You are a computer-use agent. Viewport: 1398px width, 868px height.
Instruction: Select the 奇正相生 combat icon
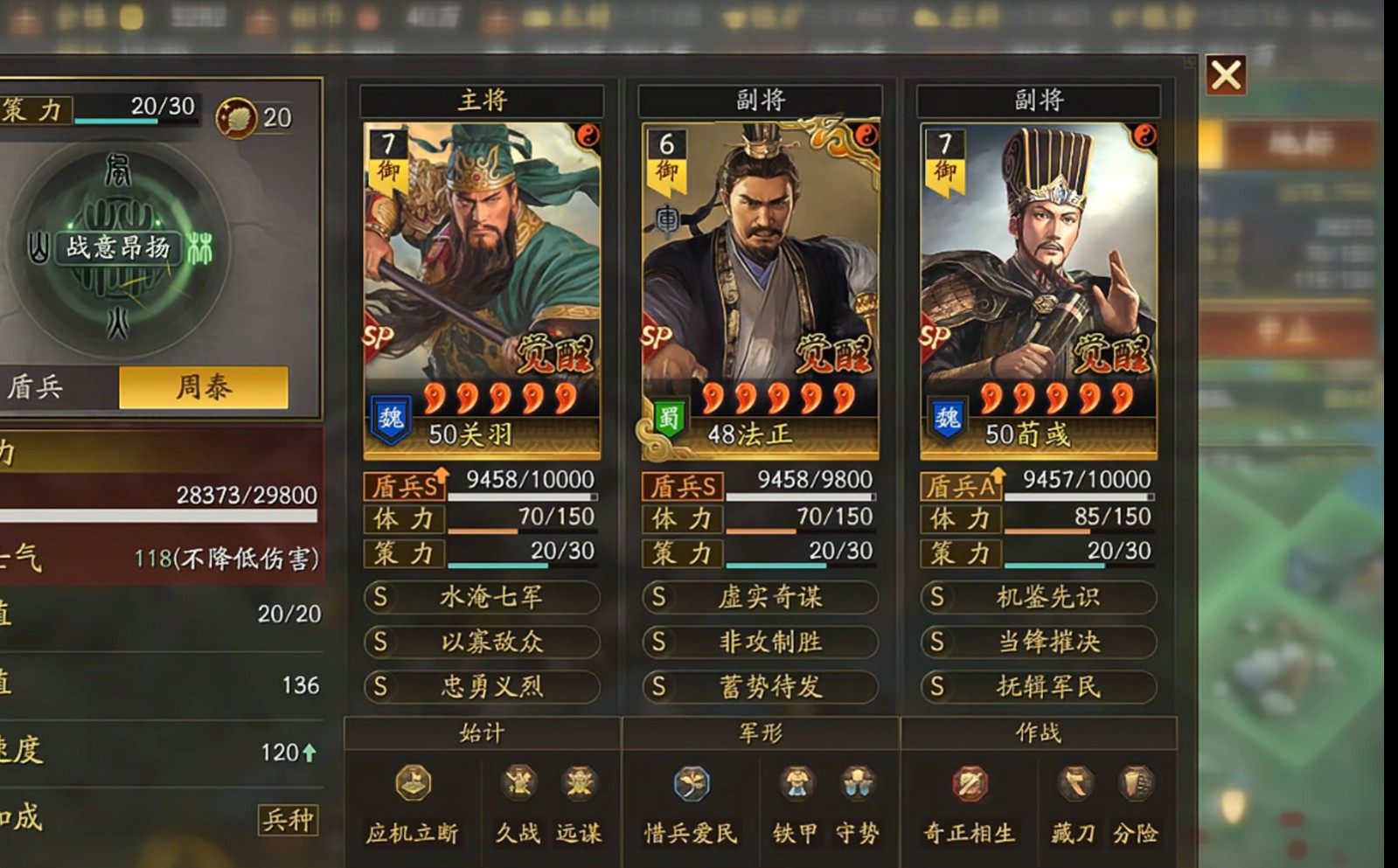(x=970, y=785)
